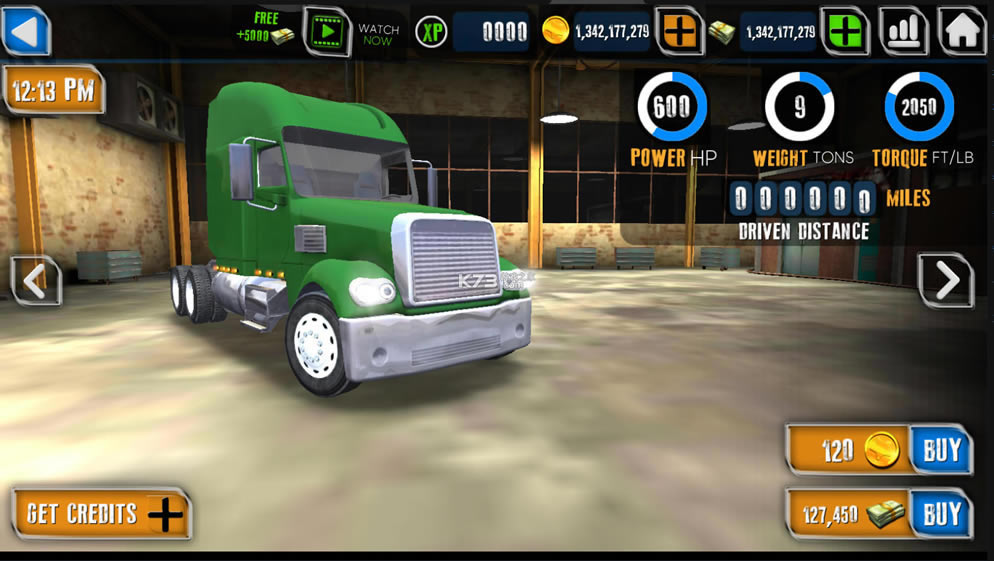994x561 pixels.
Task: Show the next truck
Action: [x=945, y=281]
